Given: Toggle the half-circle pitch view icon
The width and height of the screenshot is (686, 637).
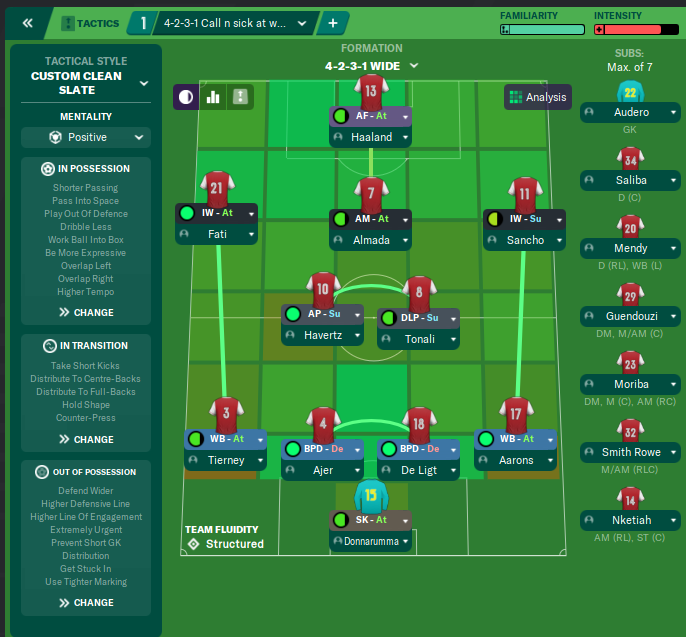Looking at the screenshot, I should point(185,97).
